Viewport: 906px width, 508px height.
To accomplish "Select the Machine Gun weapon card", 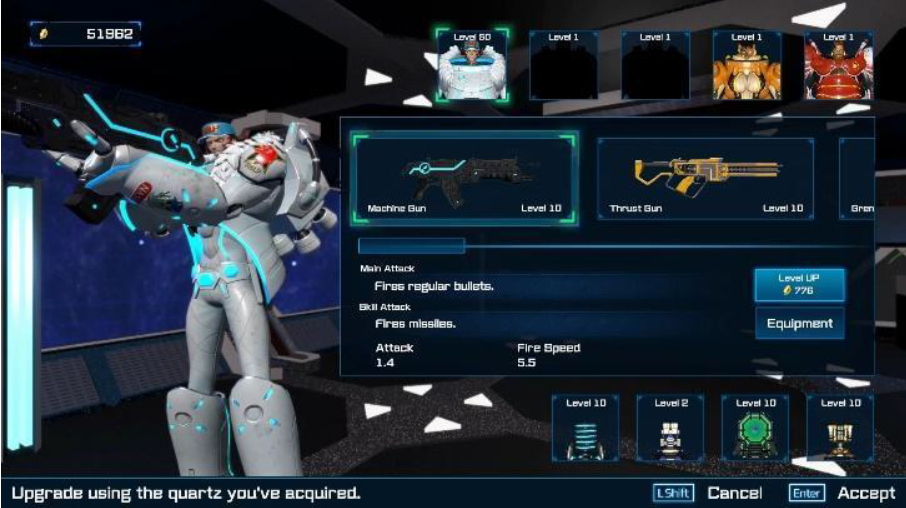I will [463, 177].
